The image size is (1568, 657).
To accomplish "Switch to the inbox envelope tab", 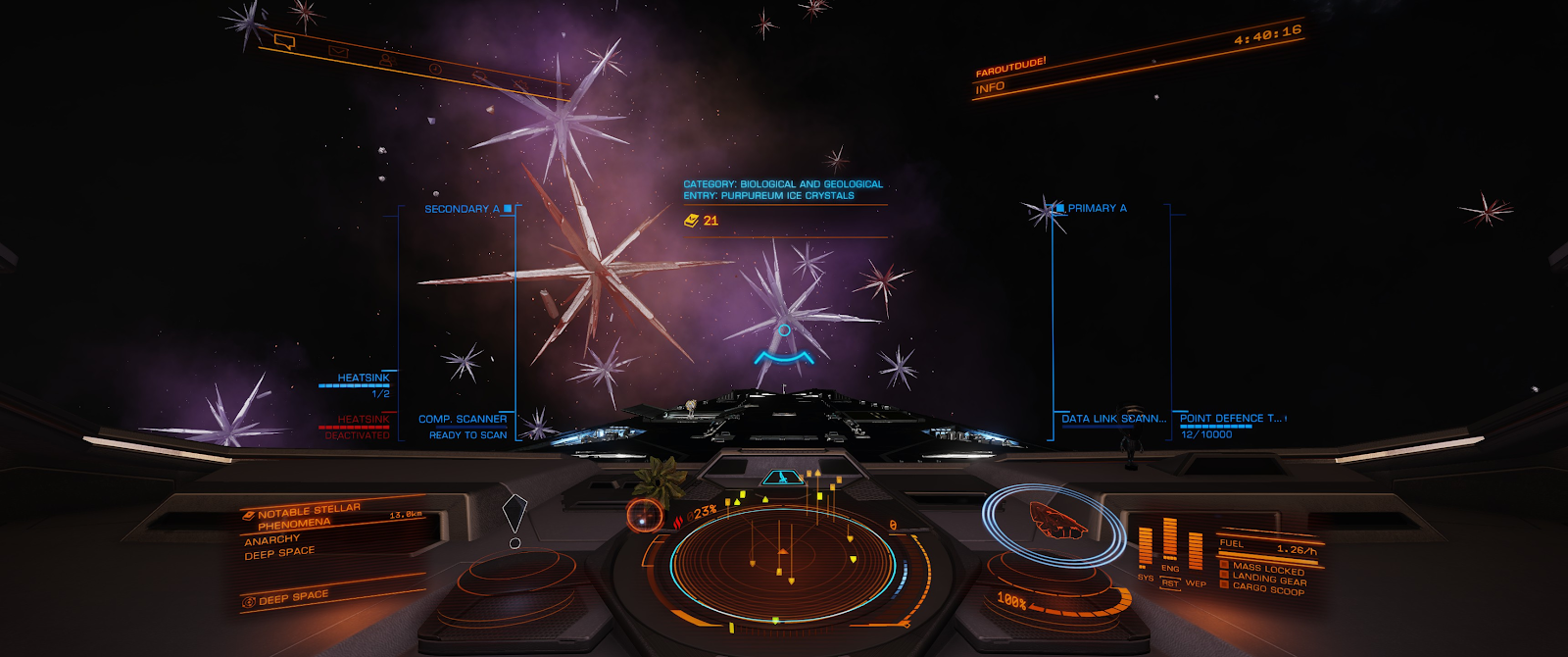I will pyautogui.click(x=338, y=51).
